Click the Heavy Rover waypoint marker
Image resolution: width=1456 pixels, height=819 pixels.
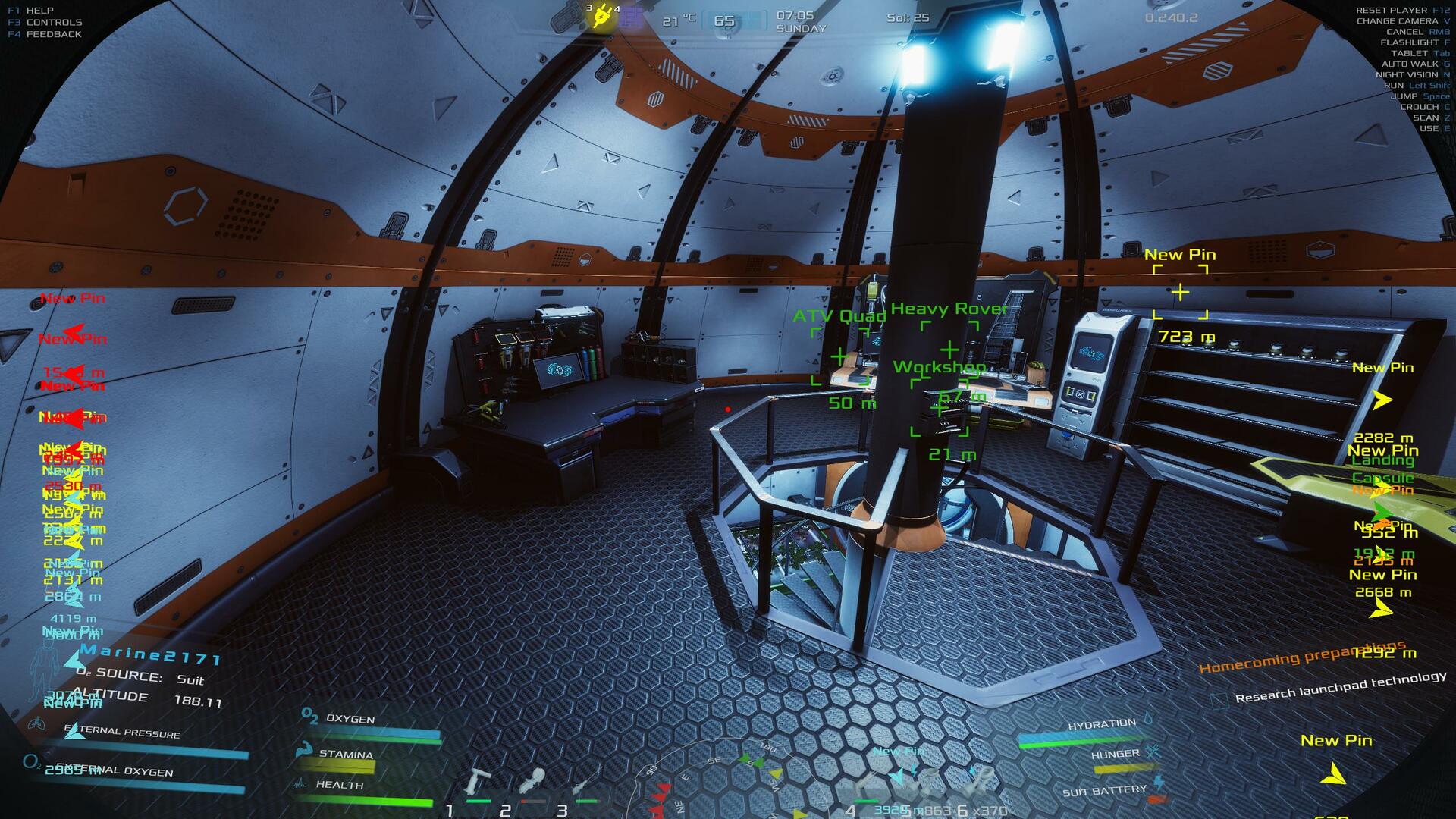click(949, 349)
